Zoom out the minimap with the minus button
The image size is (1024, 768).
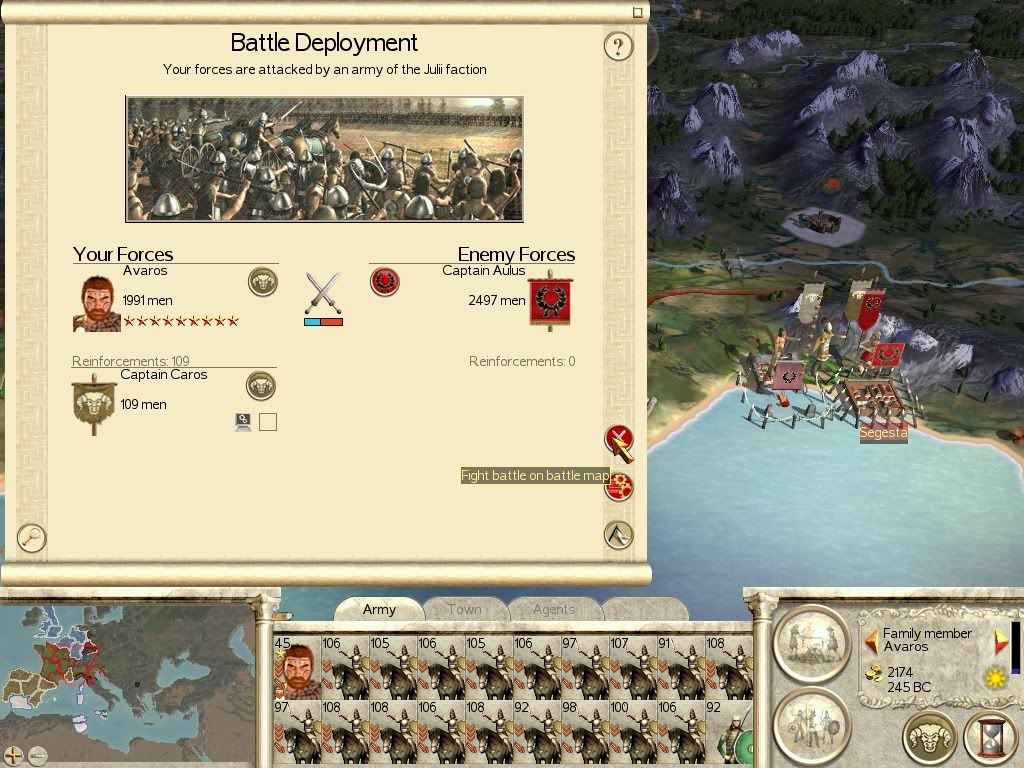(37, 755)
